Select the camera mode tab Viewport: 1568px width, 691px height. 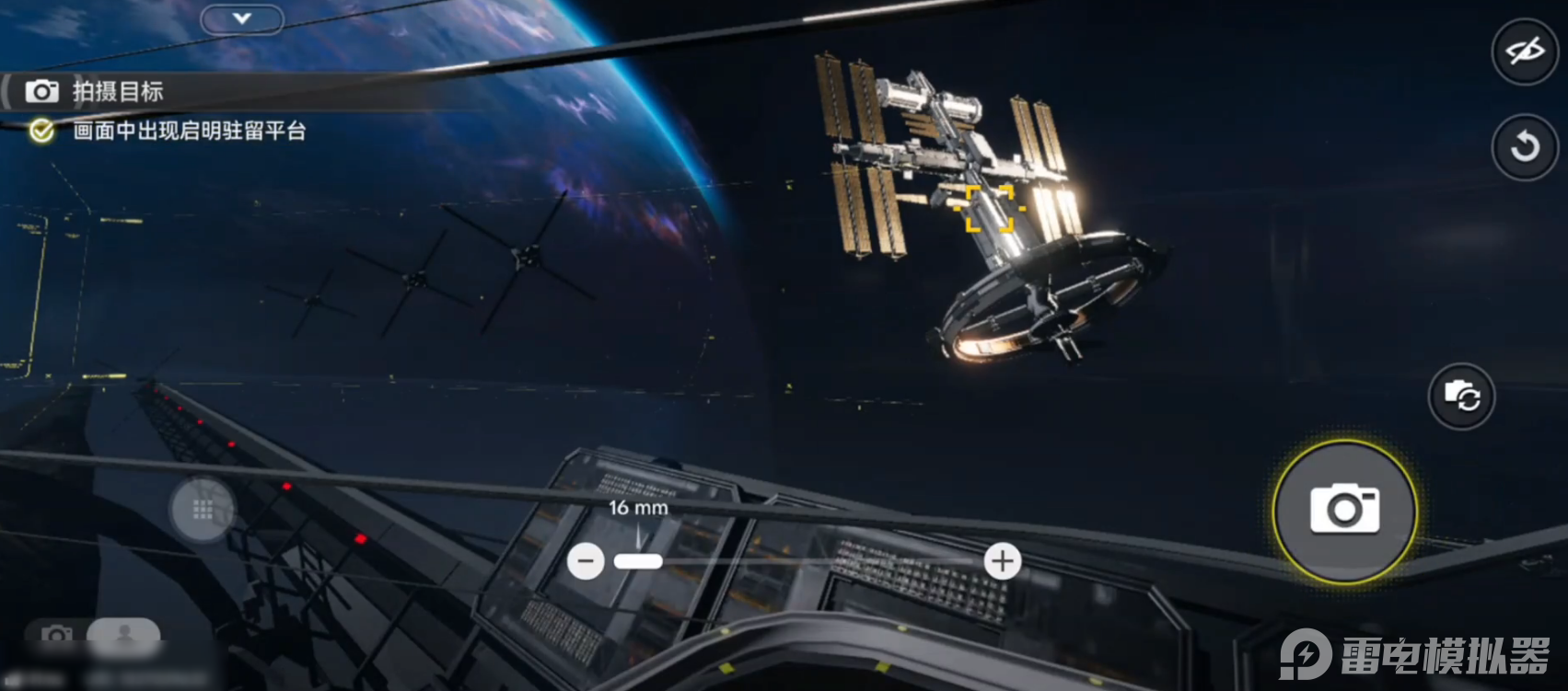point(57,635)
